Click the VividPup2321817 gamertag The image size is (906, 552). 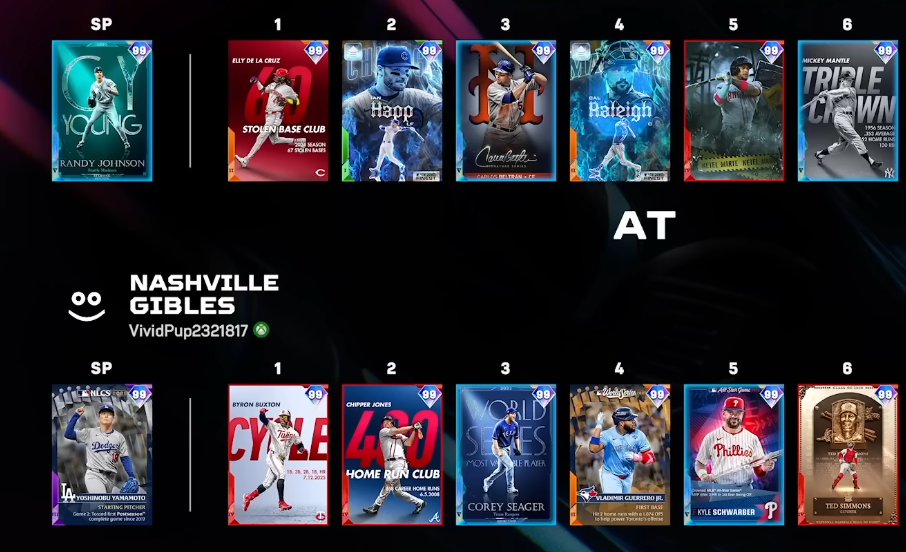click(188, 330)
